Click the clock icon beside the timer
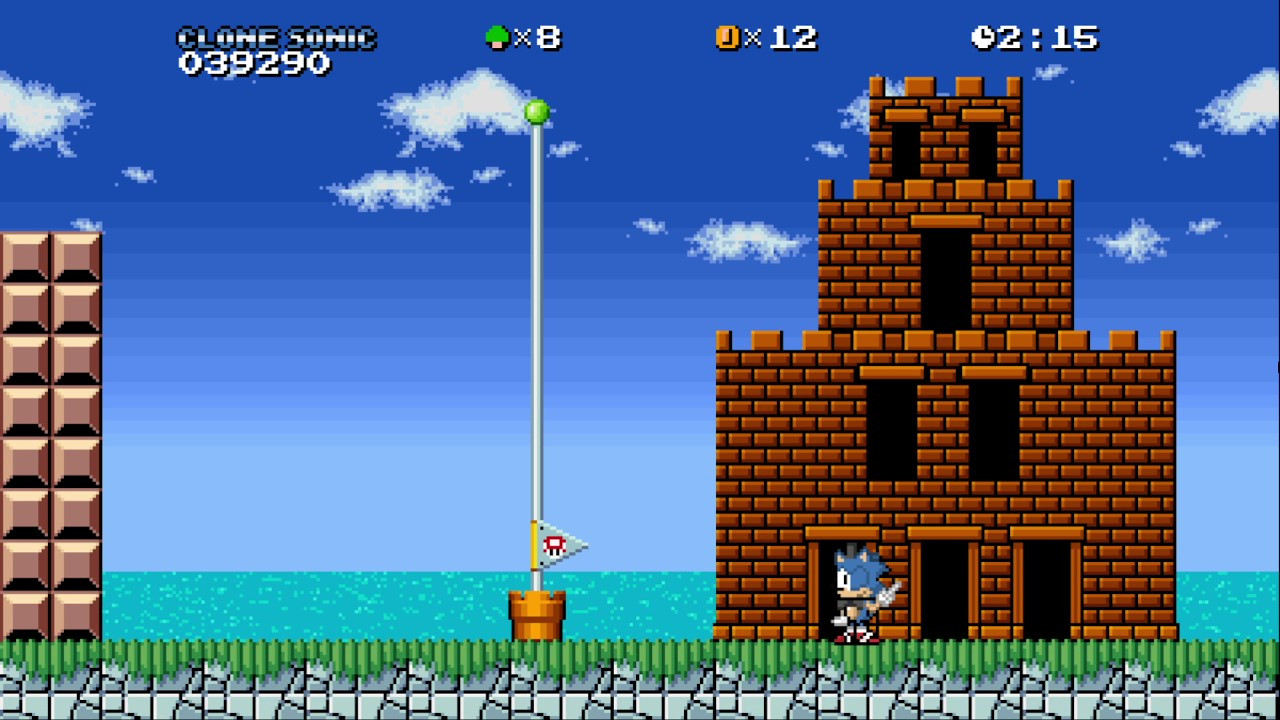Viewport: 1280px width, 720px height. pyautogui.click(x=982, y=38)
